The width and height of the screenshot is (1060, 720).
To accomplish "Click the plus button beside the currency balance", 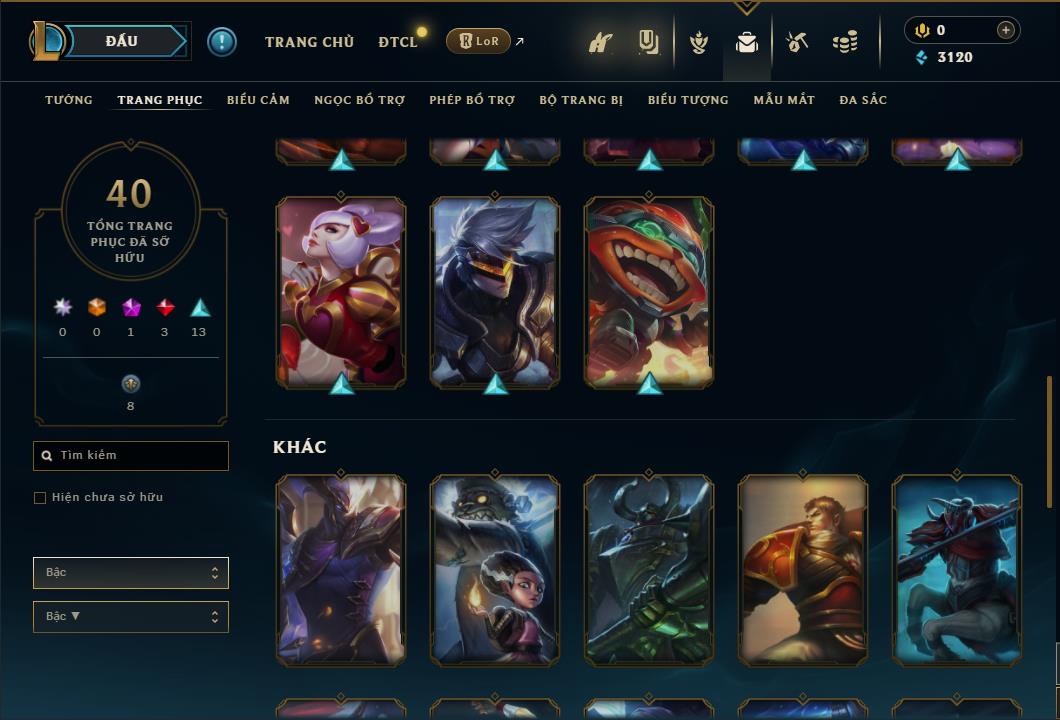I will click(1006, 30).
